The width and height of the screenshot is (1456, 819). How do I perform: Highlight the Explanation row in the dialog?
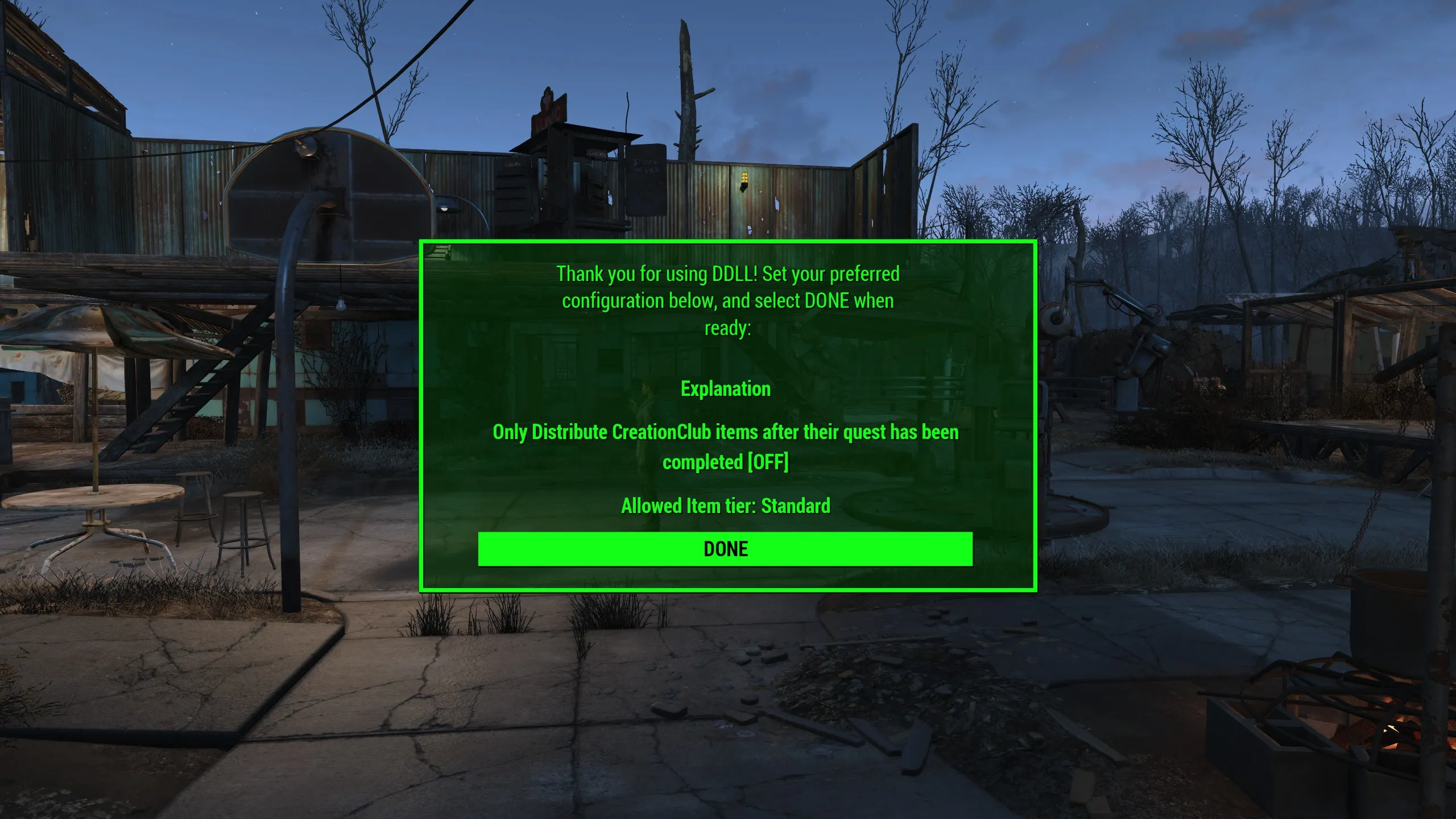(x=727, y=388)
